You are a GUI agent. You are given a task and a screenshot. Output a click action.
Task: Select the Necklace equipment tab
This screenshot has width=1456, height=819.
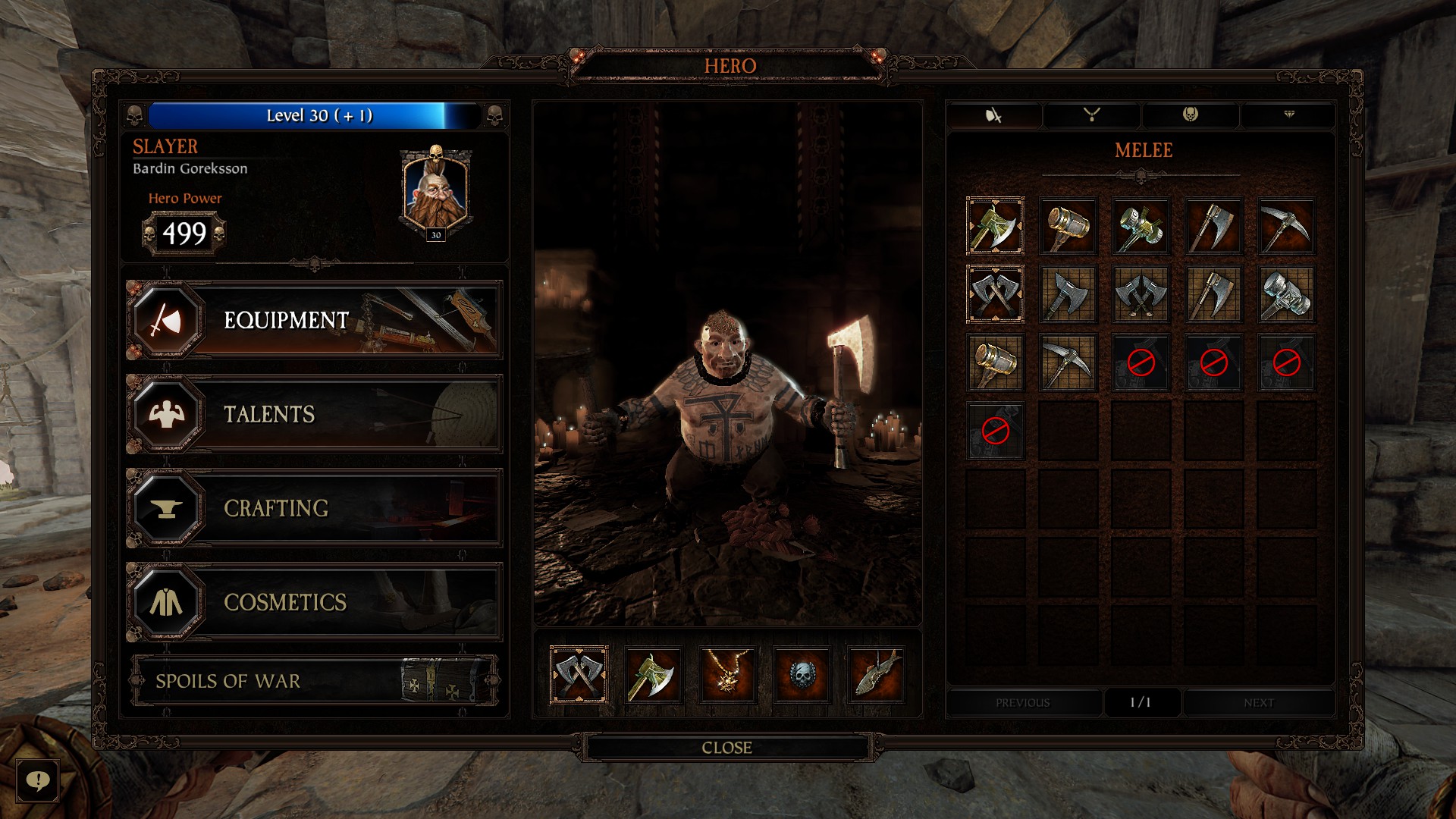coord(1092,115)
